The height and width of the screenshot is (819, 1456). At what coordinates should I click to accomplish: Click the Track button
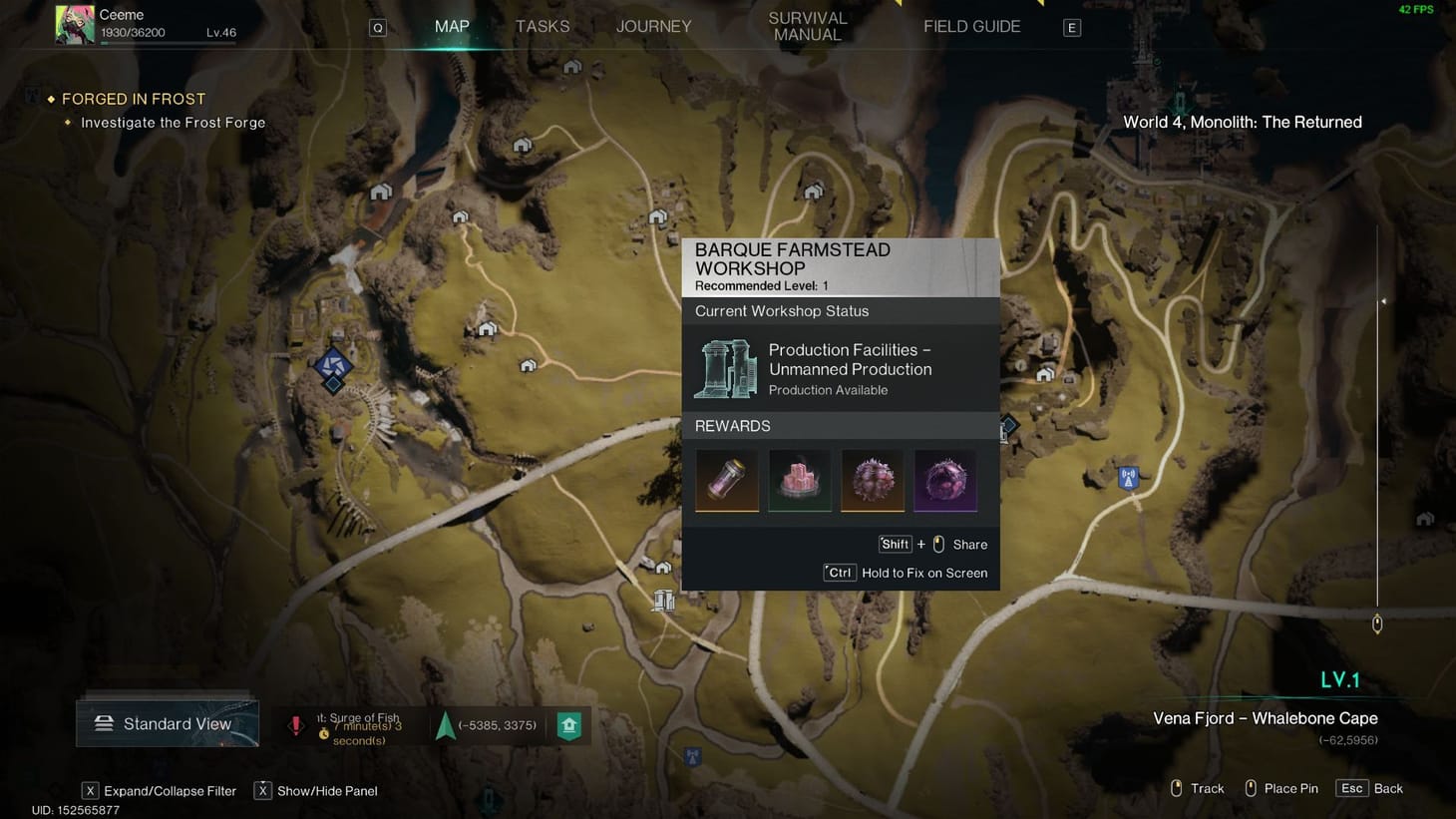[x=1208, y=788]
